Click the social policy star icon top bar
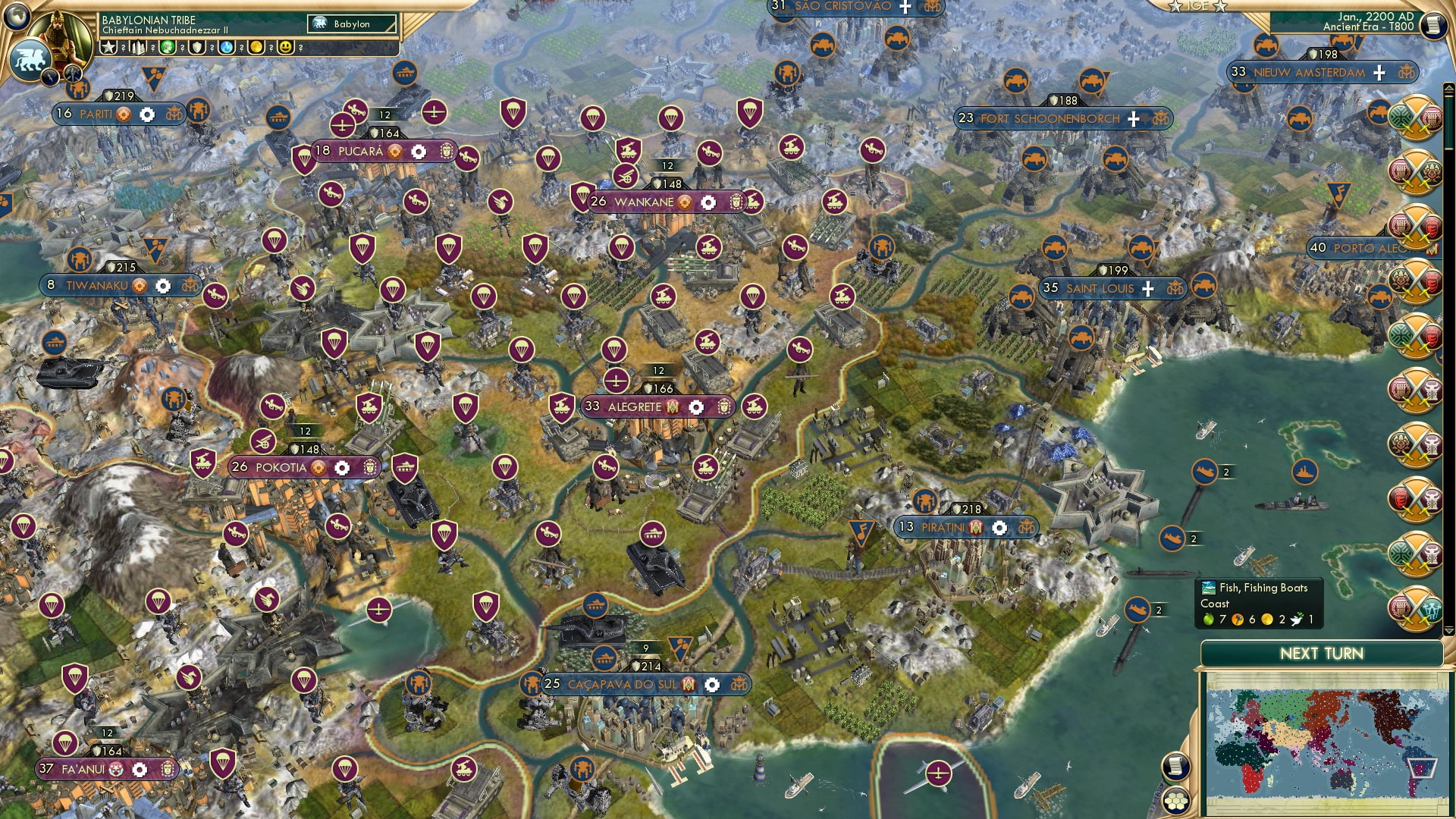Screen dimensions: 1456x819 [108, 46]
